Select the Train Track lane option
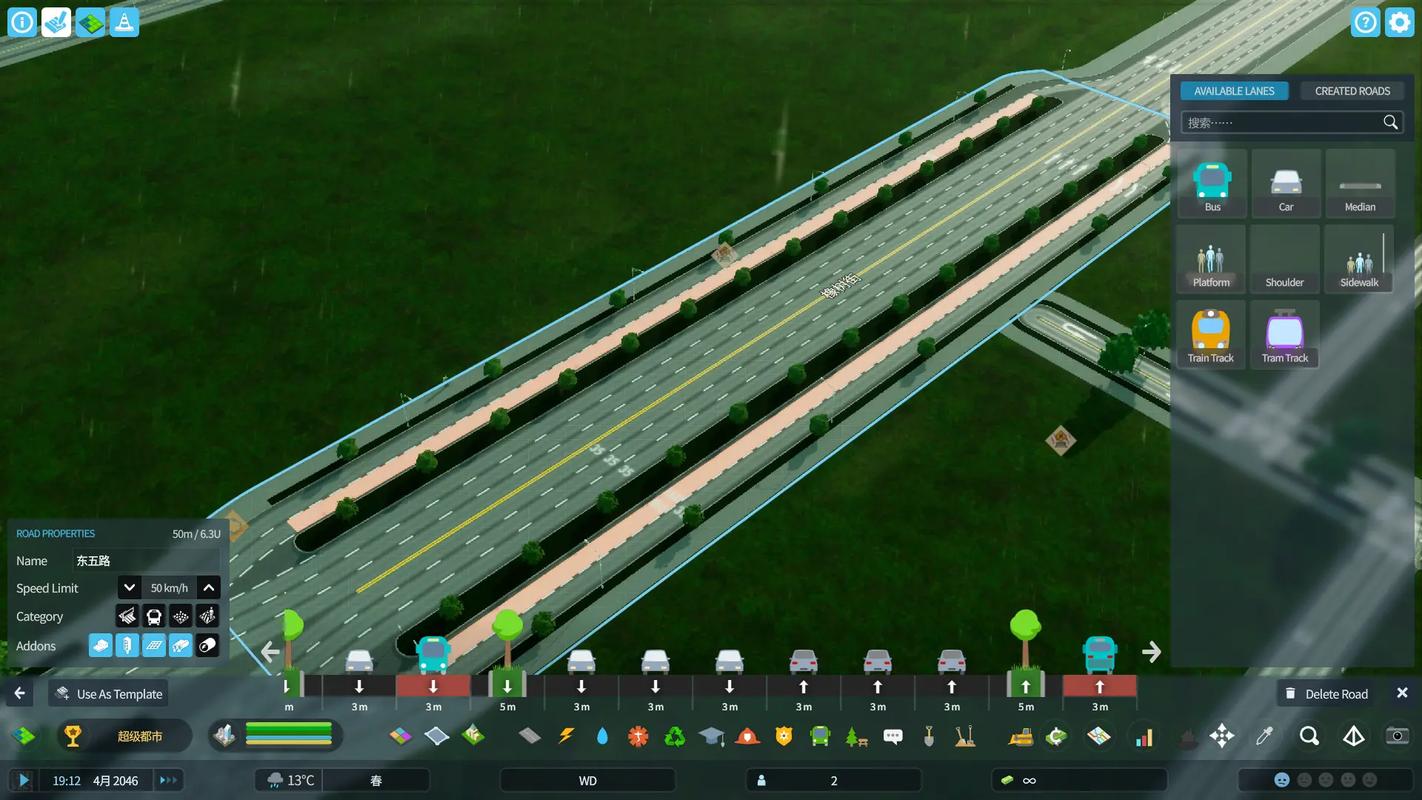 pos(1212,333)
